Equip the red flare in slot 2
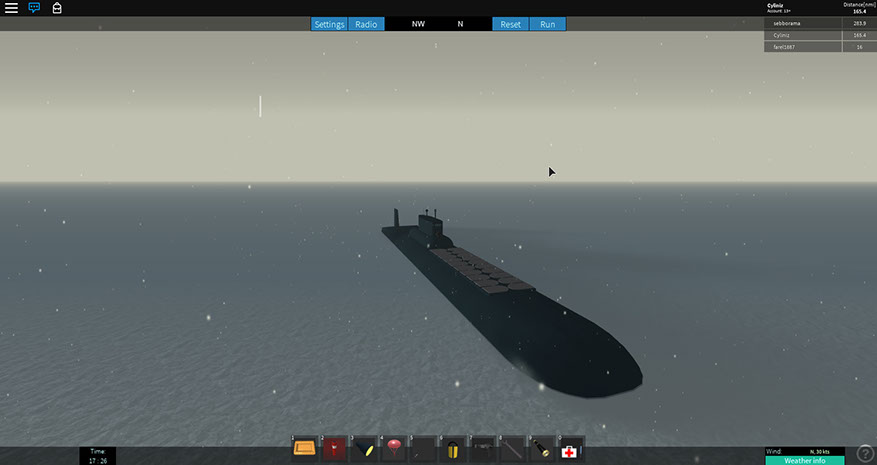Screen dimensions: 877x465 (x=334, y=449)
